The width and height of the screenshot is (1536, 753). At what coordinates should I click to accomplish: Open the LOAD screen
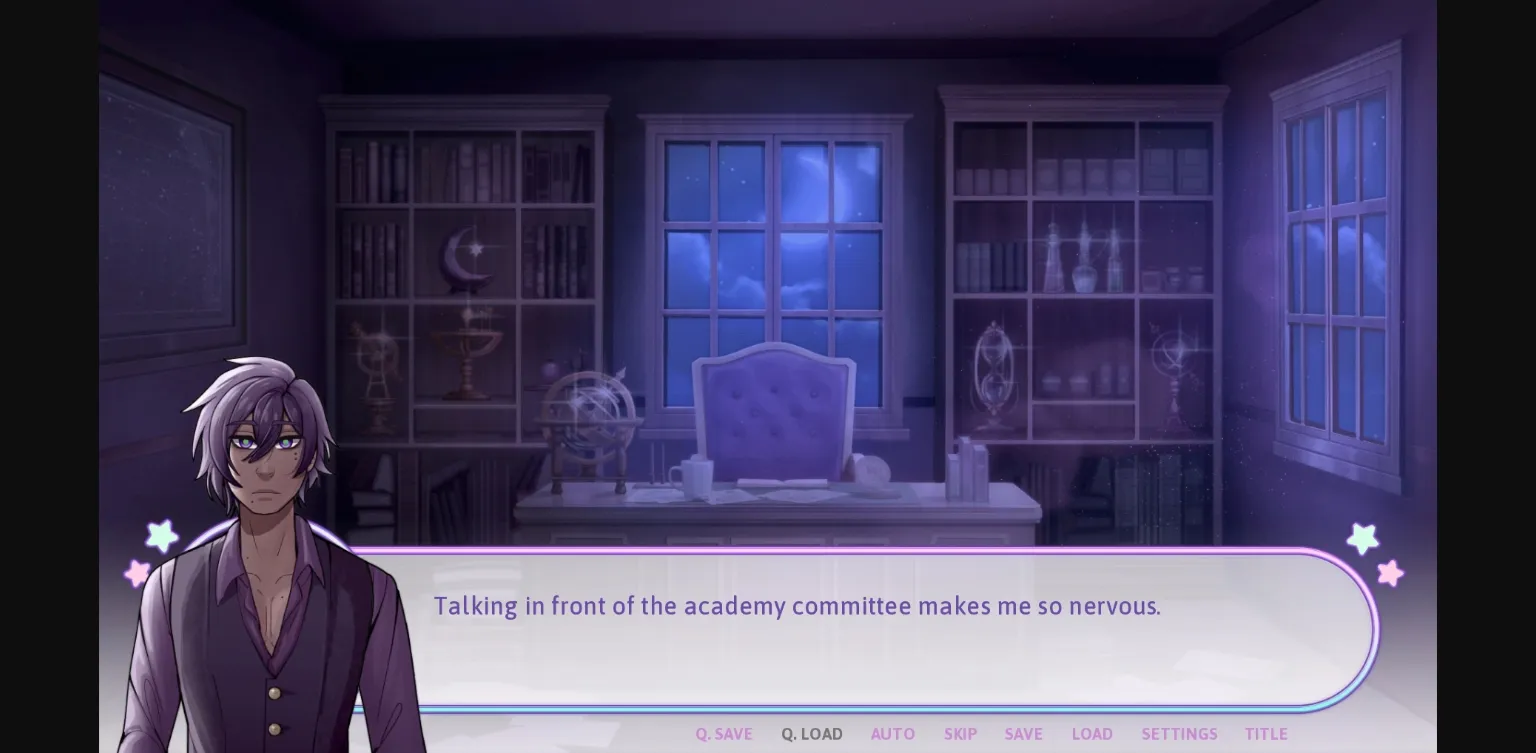point(1091,733)
